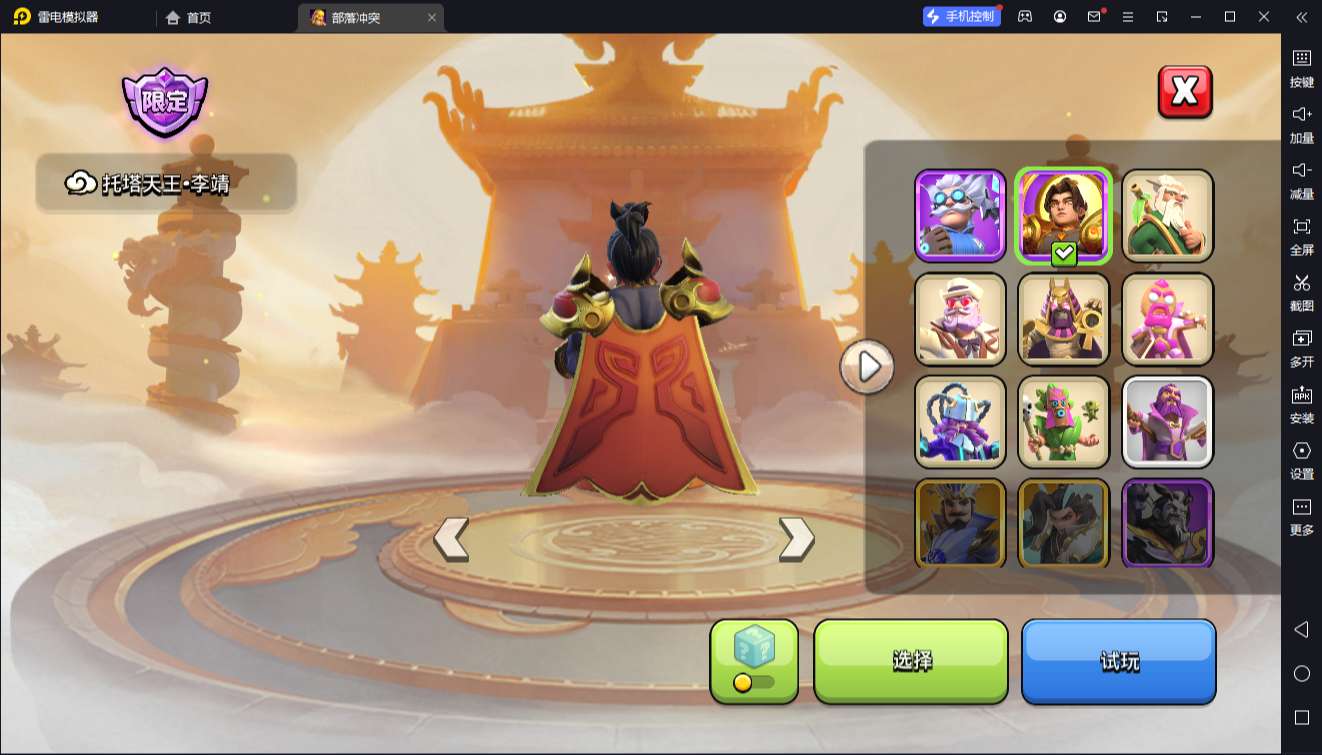The width and height of the screenshot is (1322, 755).
Task: Select the dark horned purple-frame skin
Action: pos(1167,523)
